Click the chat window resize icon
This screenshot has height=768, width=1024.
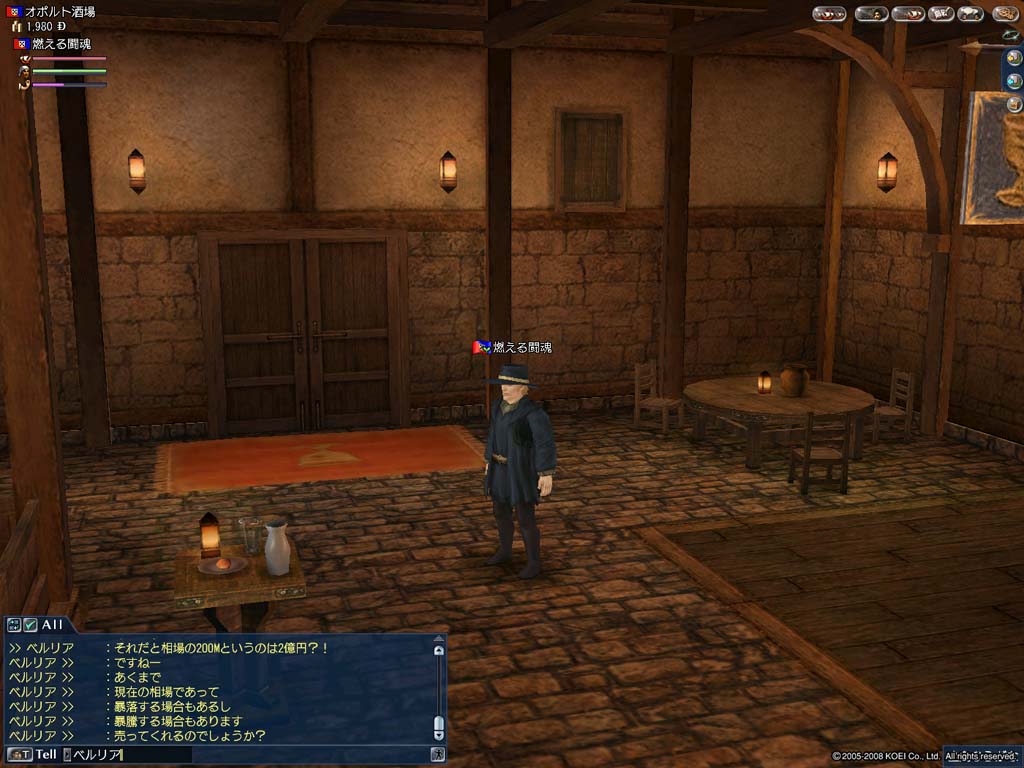[14, 624]
